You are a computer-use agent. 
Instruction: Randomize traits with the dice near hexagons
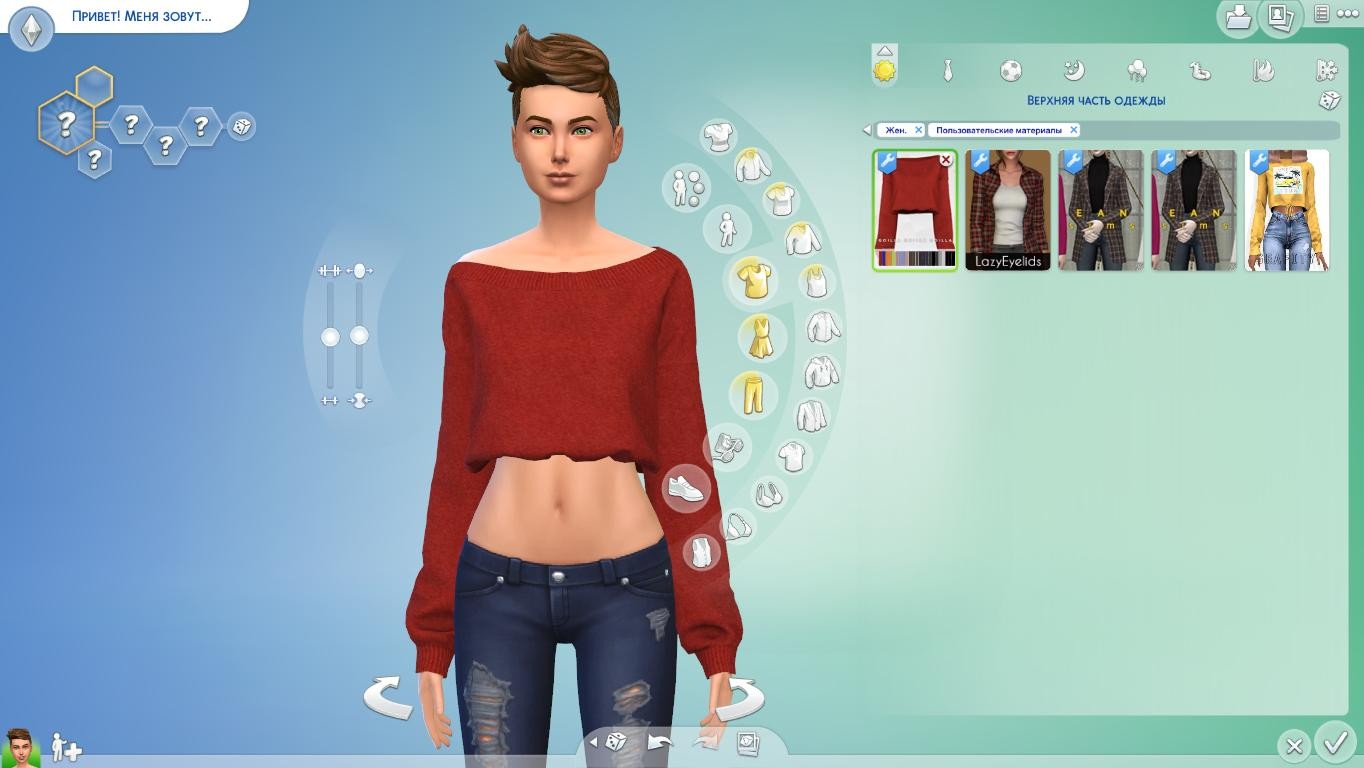tap(241, 127)
